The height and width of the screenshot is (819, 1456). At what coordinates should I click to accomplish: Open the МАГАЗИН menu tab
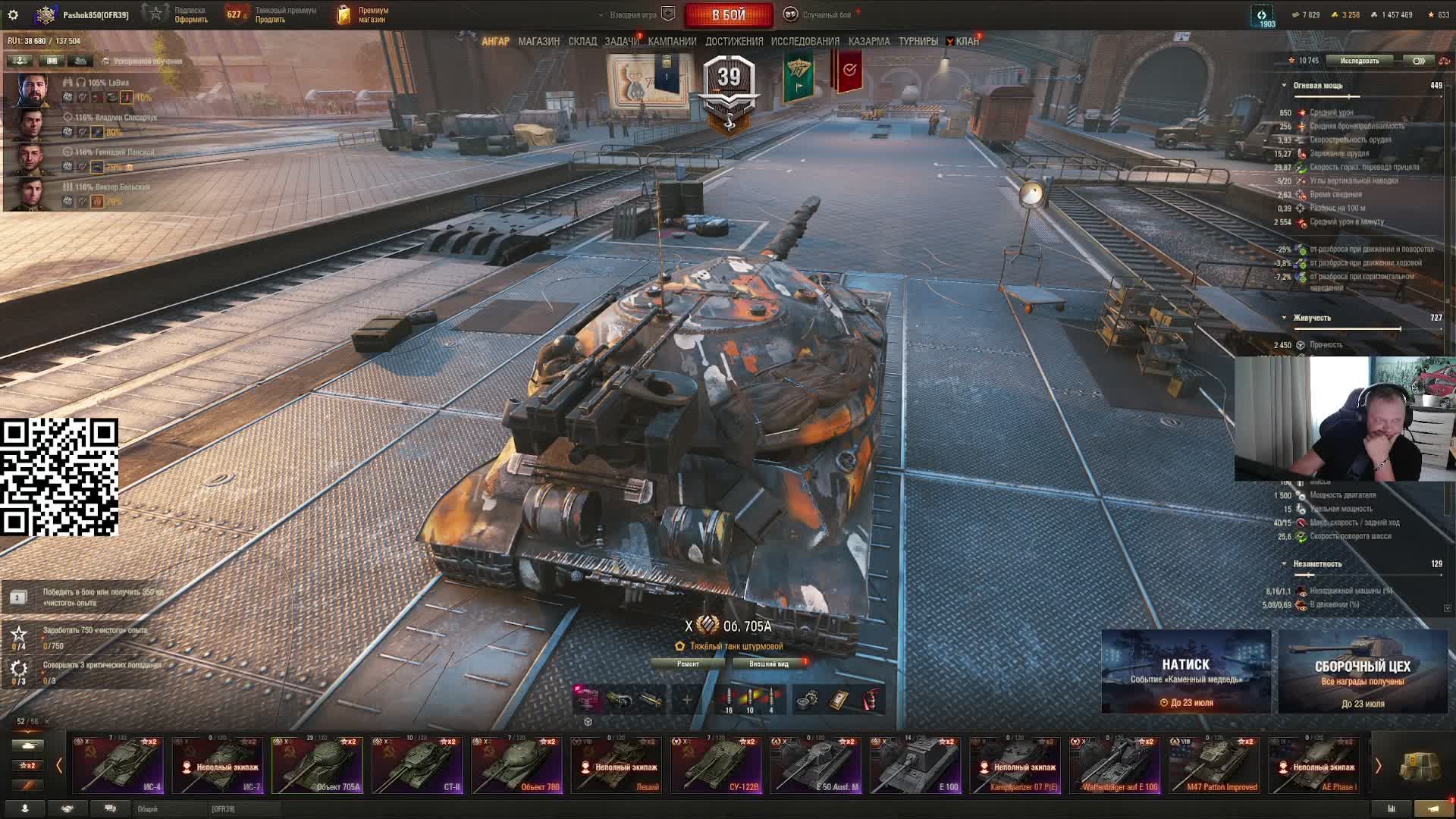538,42
